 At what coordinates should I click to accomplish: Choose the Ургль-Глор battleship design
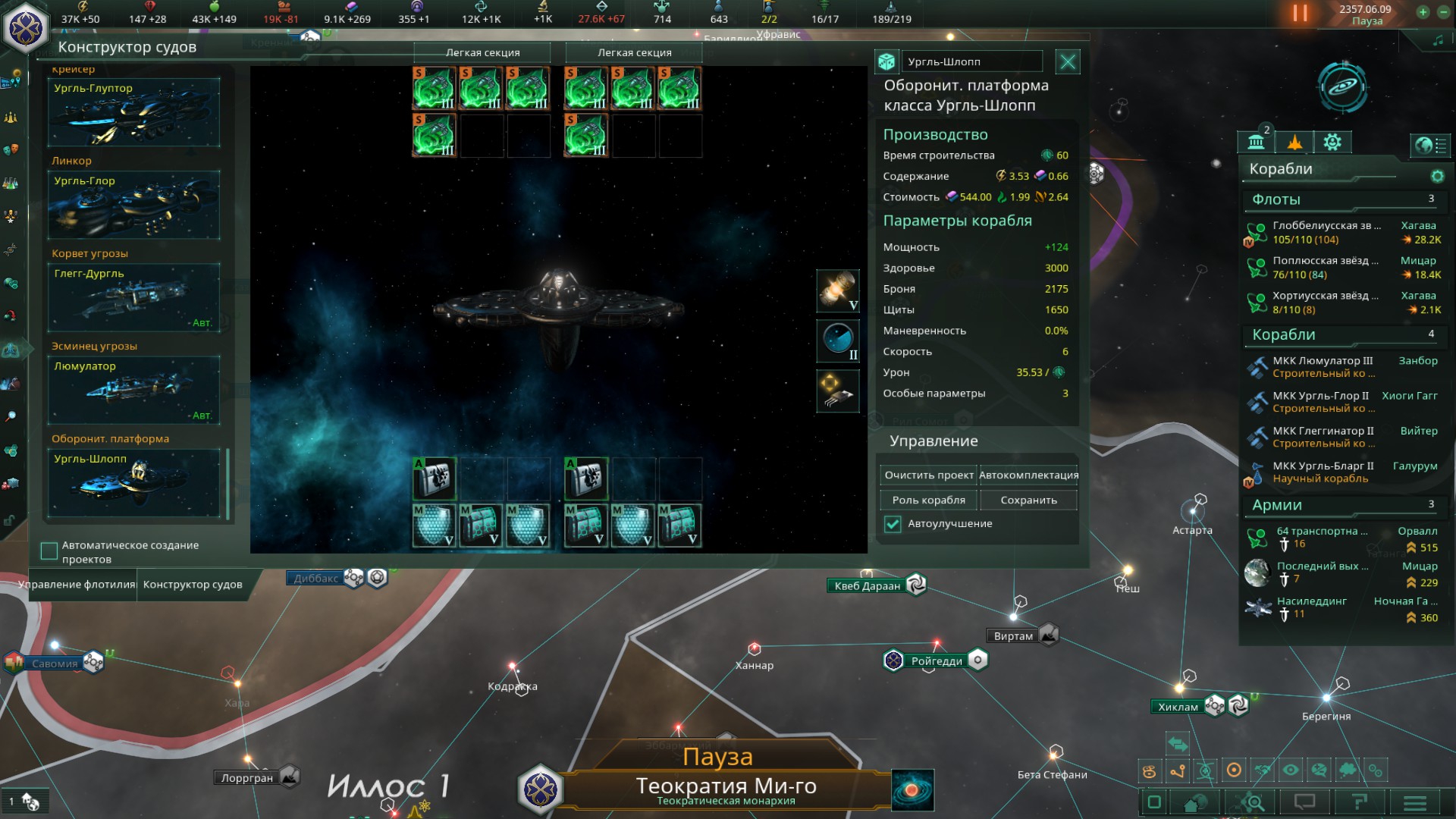(x=133, y=206)
